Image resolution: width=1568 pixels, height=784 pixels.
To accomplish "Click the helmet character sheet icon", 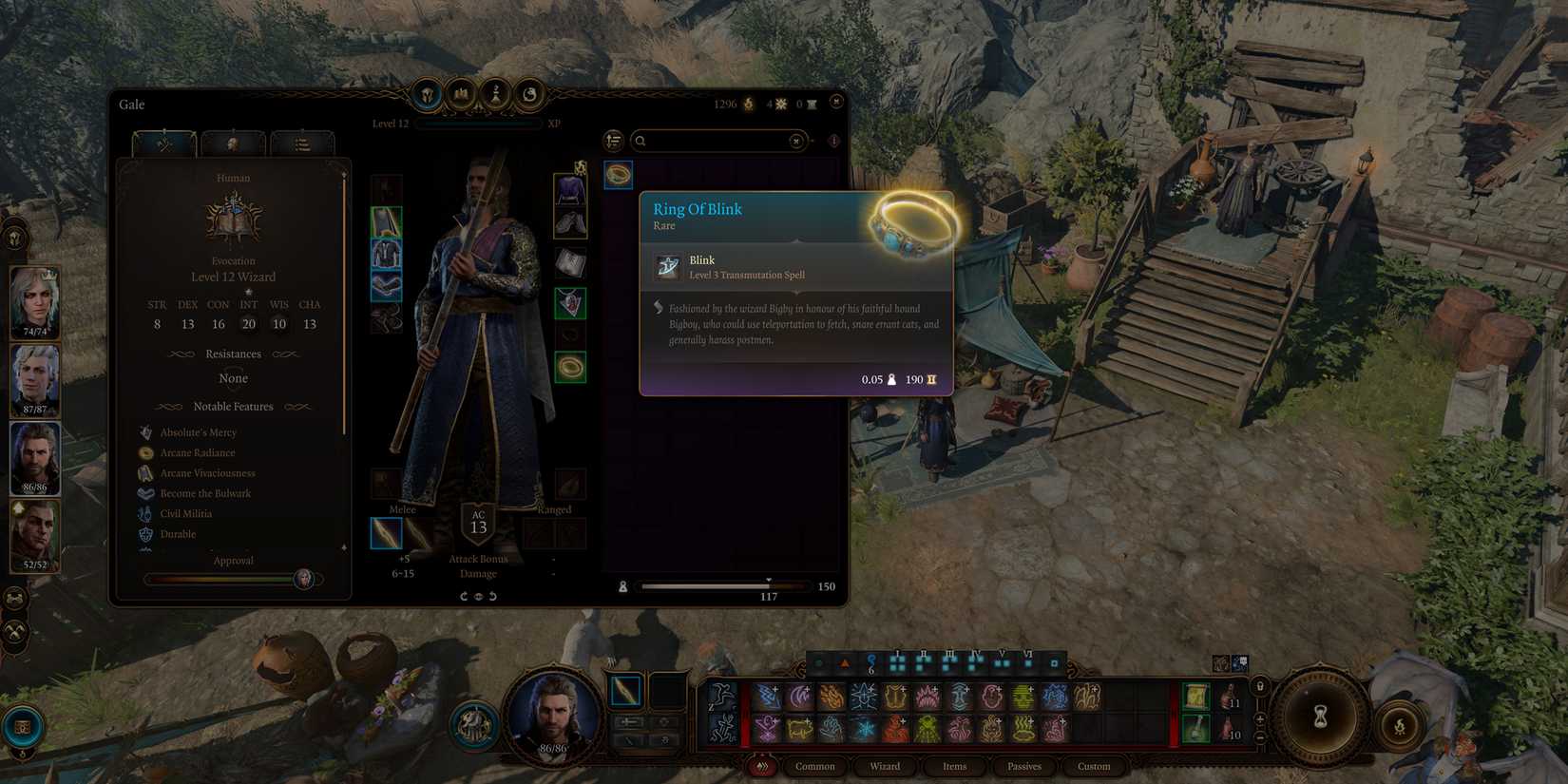I will click(x=427, y=95).
